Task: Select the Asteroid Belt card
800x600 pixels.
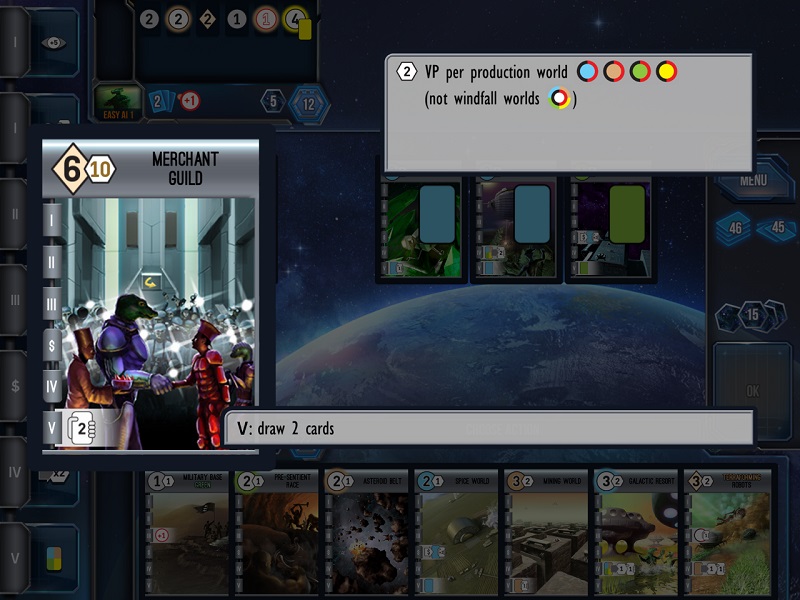Action: point(366,532)
